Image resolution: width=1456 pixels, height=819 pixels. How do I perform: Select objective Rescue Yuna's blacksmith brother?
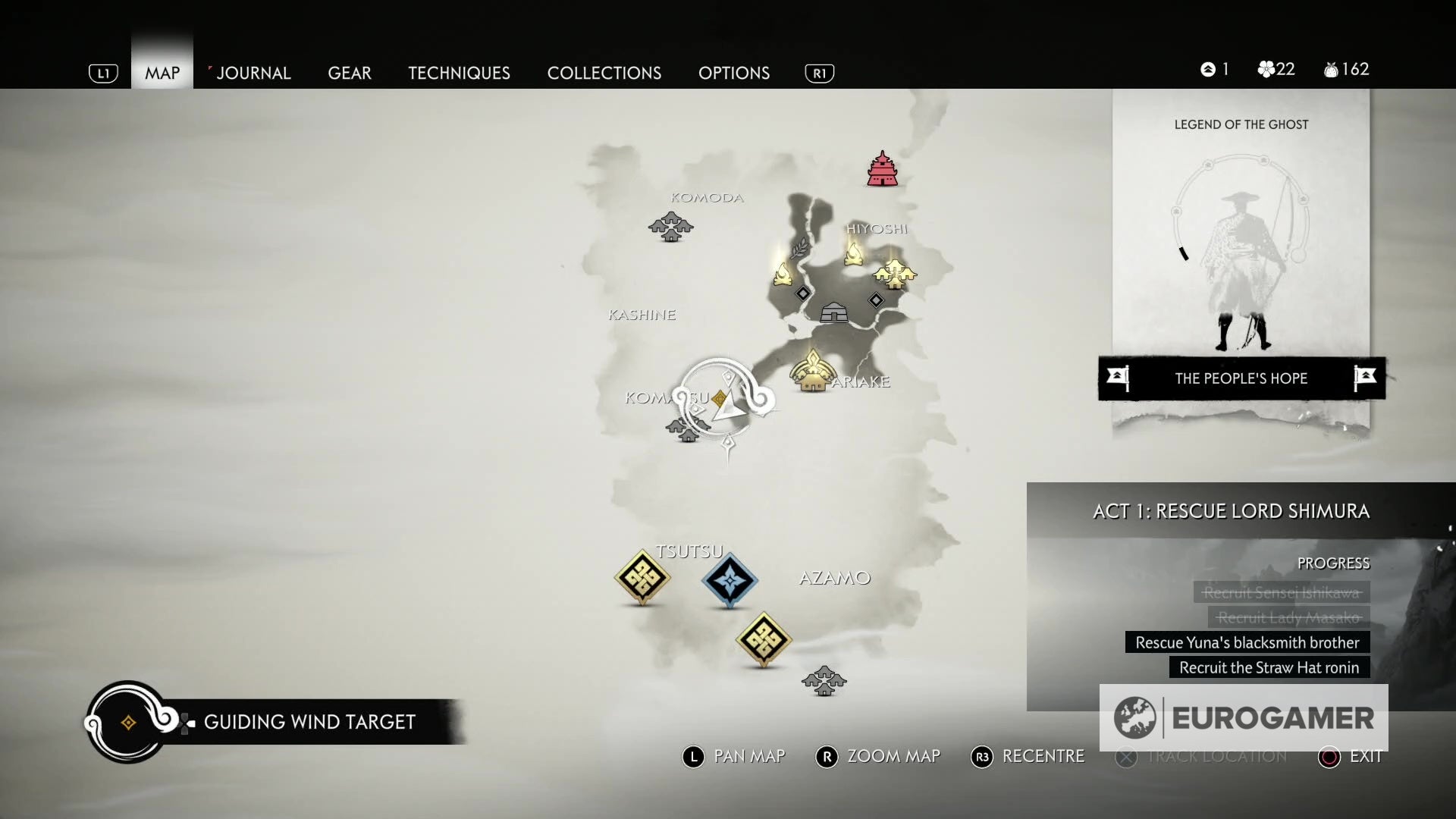tap(1246, 642)
